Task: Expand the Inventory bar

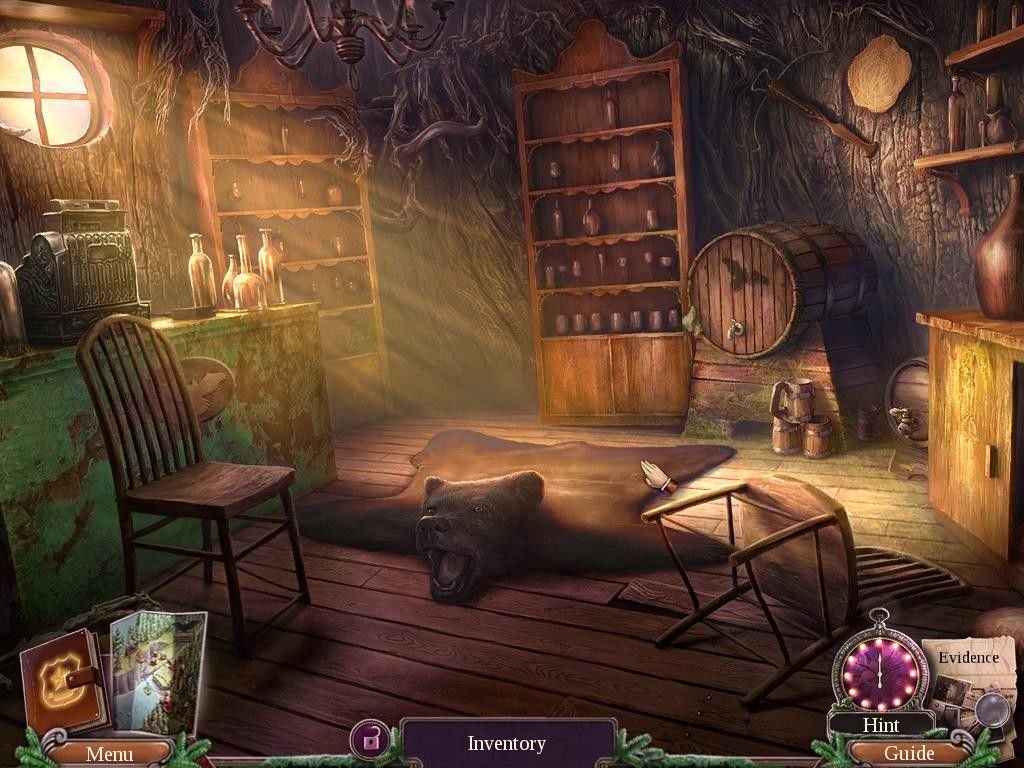Action: (507, 744)
